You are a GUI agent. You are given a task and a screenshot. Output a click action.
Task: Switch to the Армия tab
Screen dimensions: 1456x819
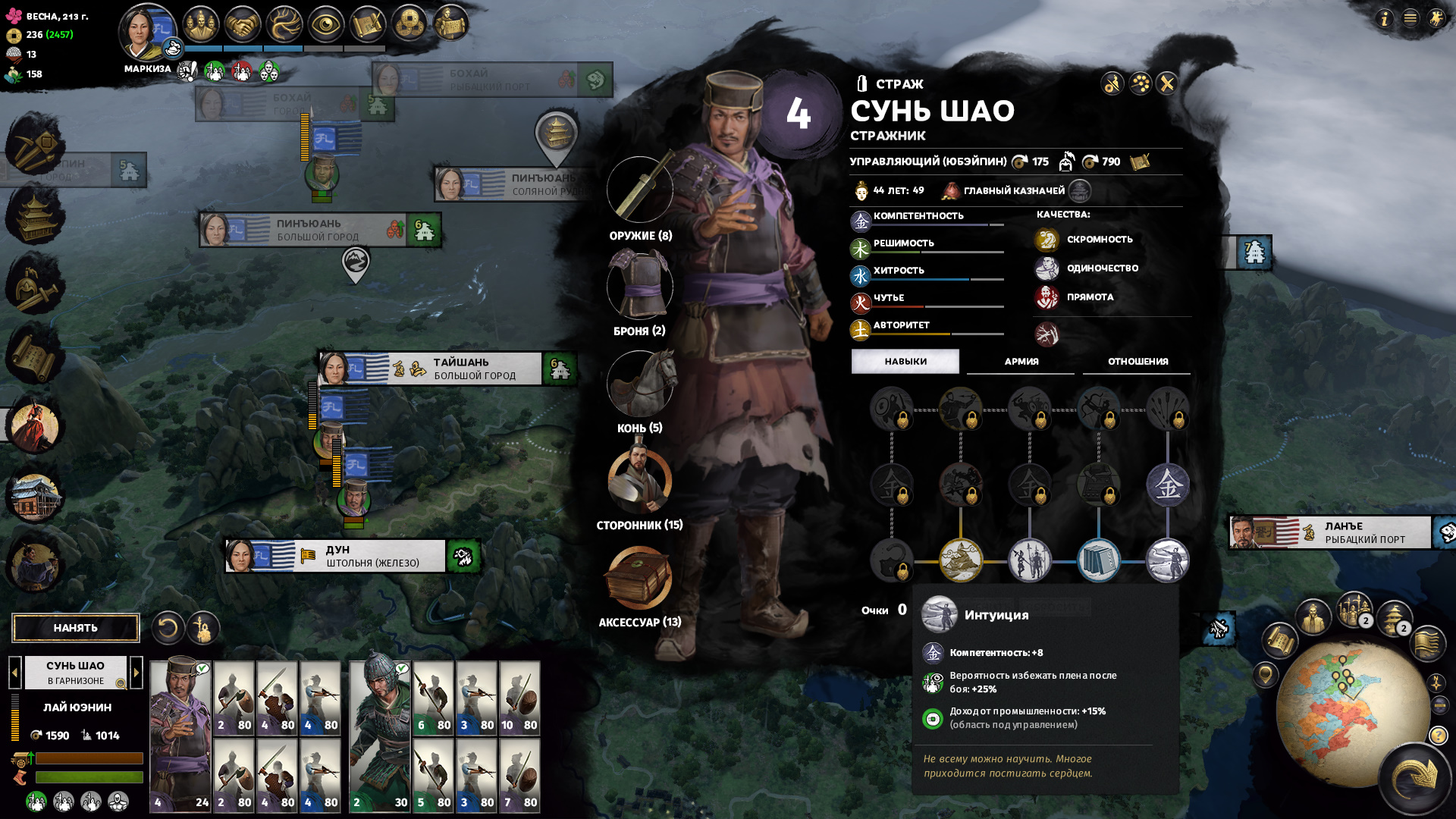pos(1021,362)
